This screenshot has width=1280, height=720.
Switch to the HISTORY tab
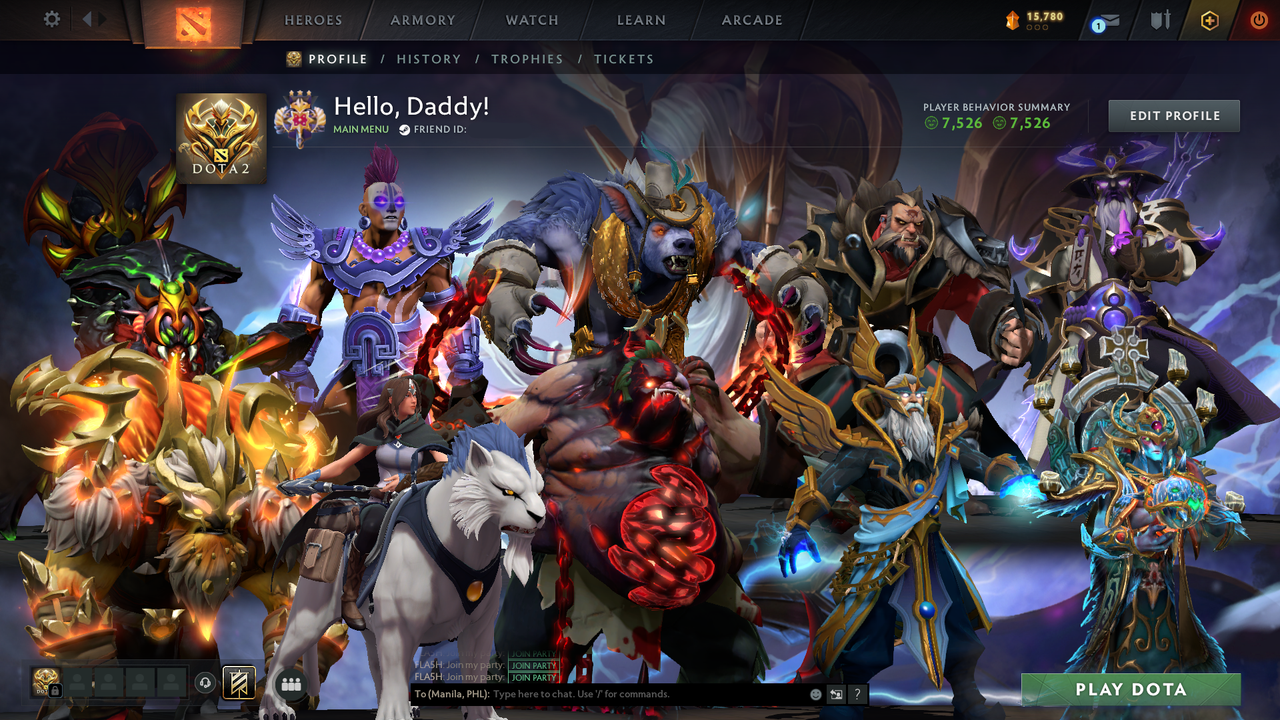pos(429,59)
